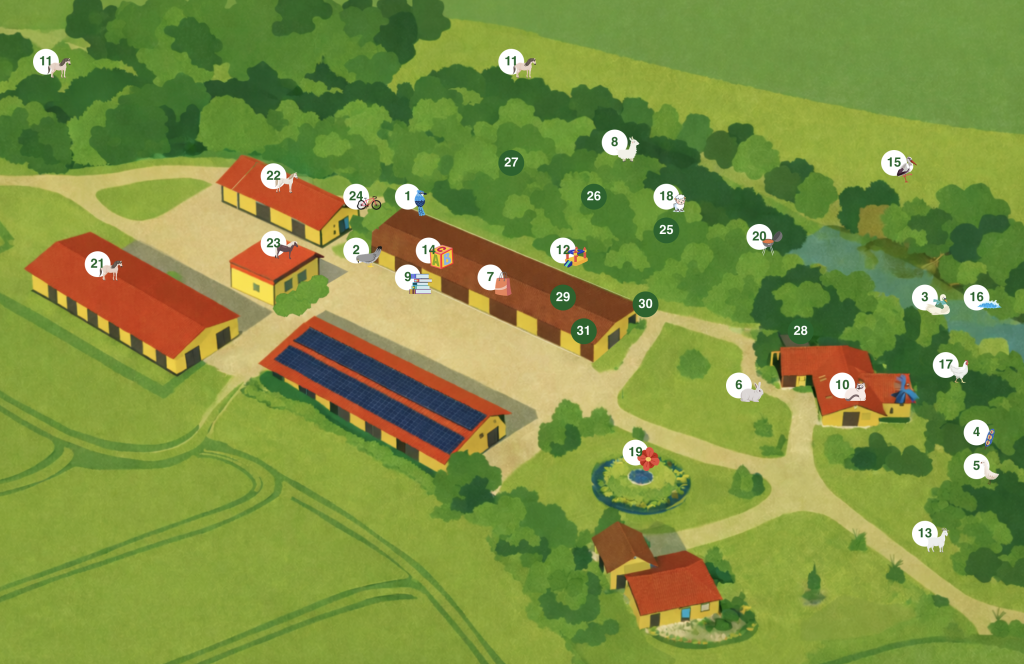1024x664 pixels.
Task: Choose marker 15 with the stork
Action: click(x=894, y=162)
